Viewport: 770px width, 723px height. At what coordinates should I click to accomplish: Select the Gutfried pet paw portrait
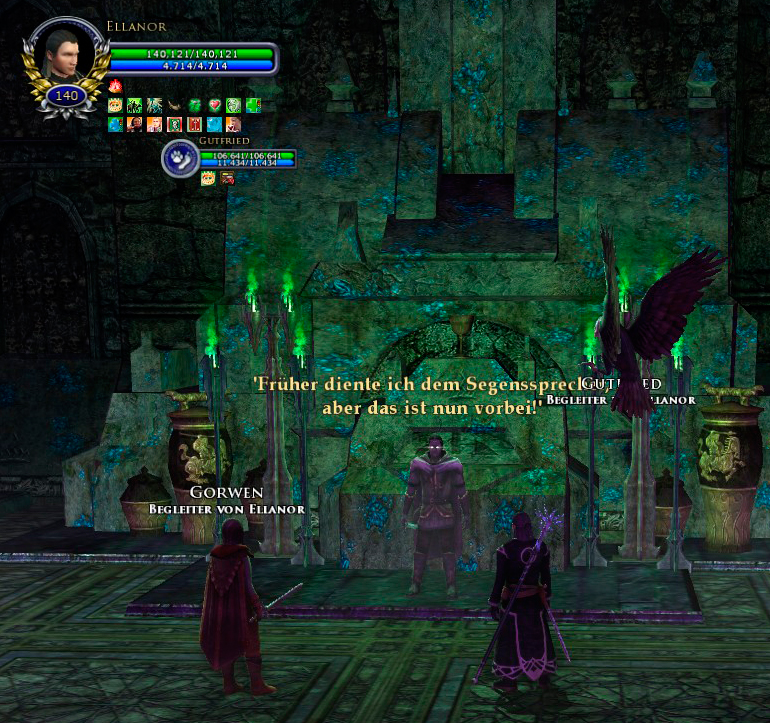180,159
